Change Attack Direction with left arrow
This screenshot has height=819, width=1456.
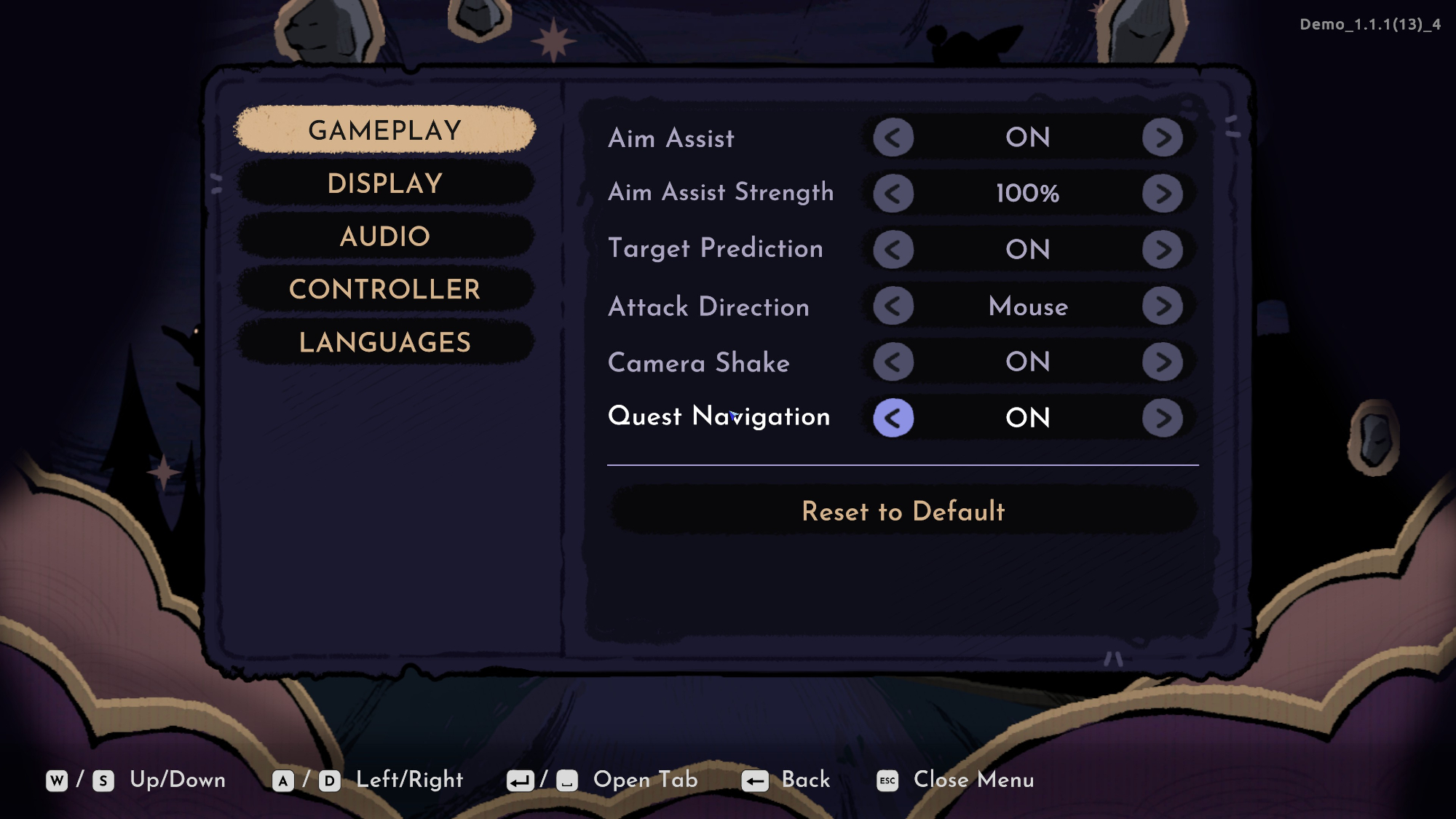(893, 306)
